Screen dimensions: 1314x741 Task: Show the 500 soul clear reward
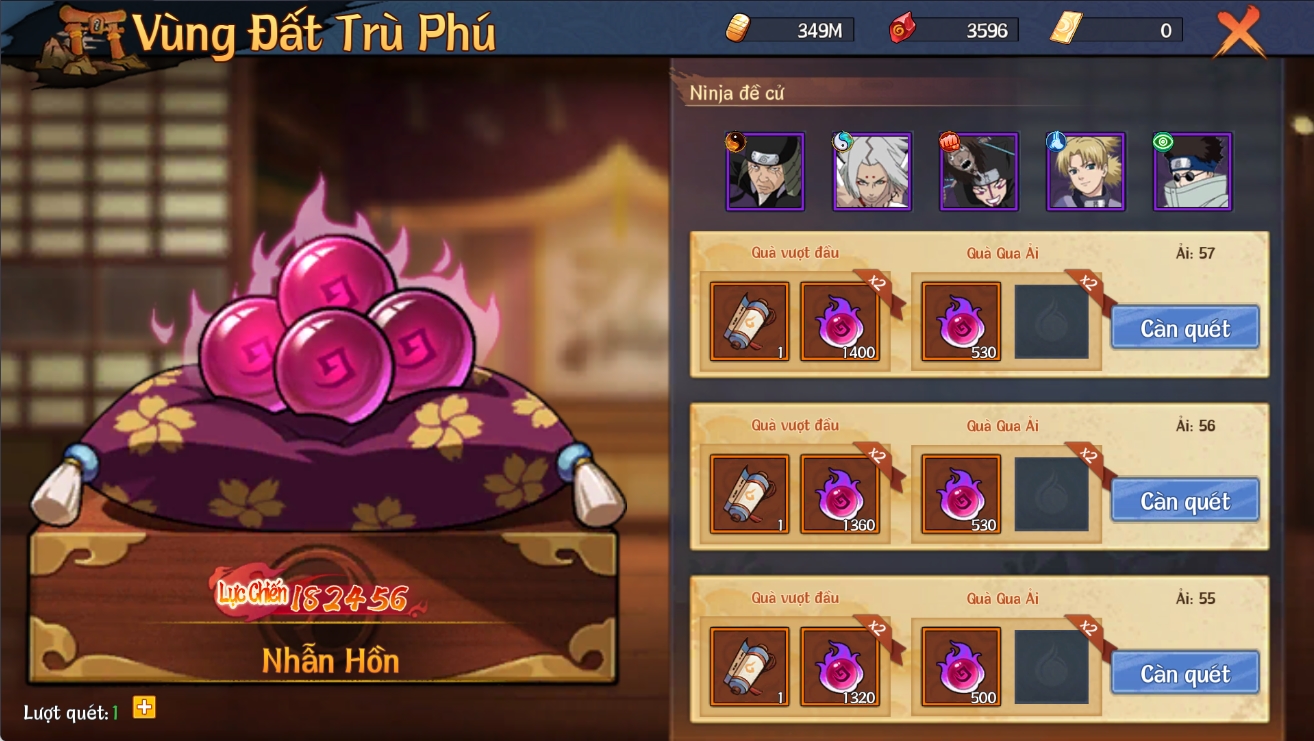coord(961,667)
